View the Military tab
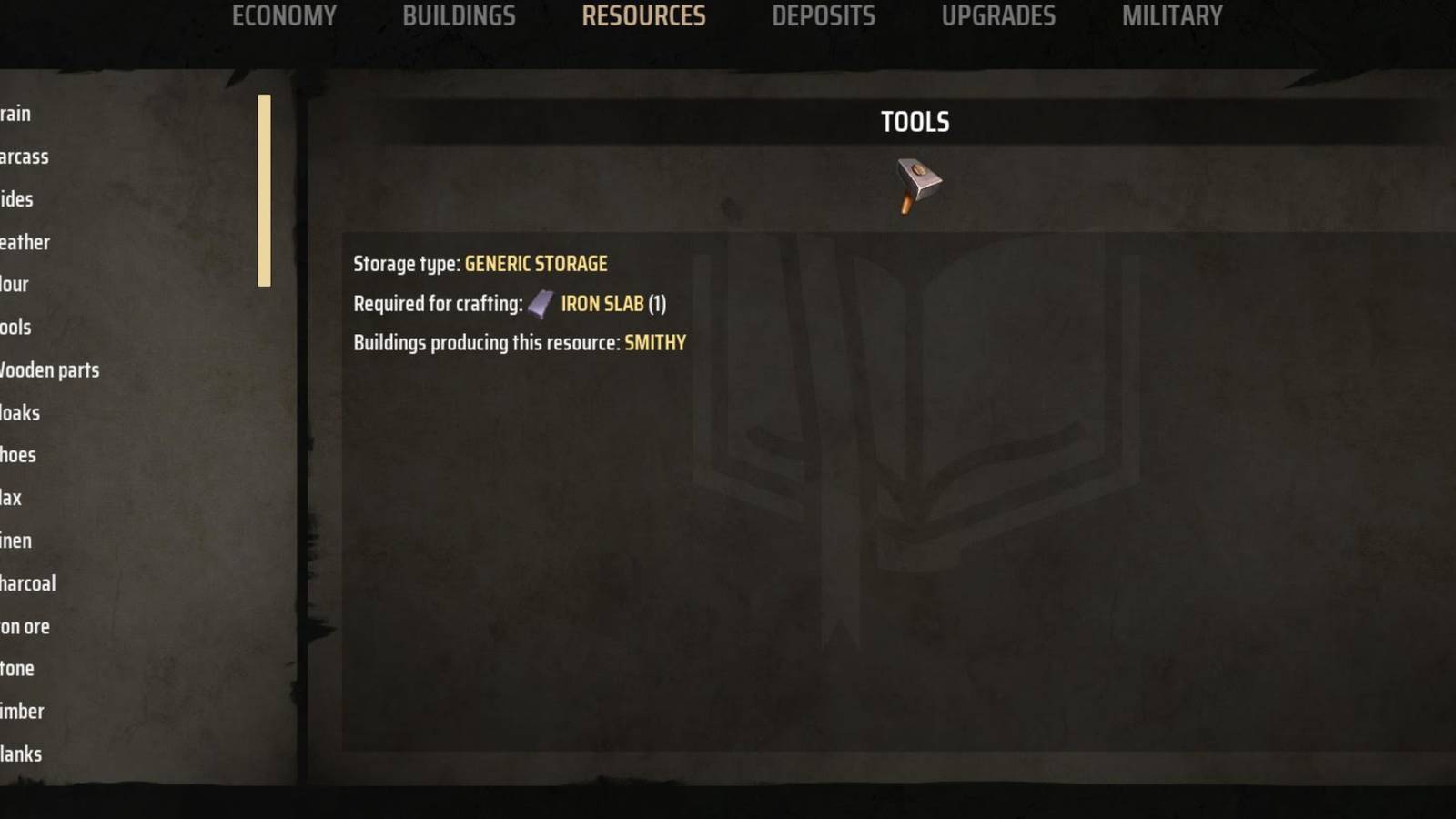This screenshot has width=1456, height=819. [x=1172, y=15]
